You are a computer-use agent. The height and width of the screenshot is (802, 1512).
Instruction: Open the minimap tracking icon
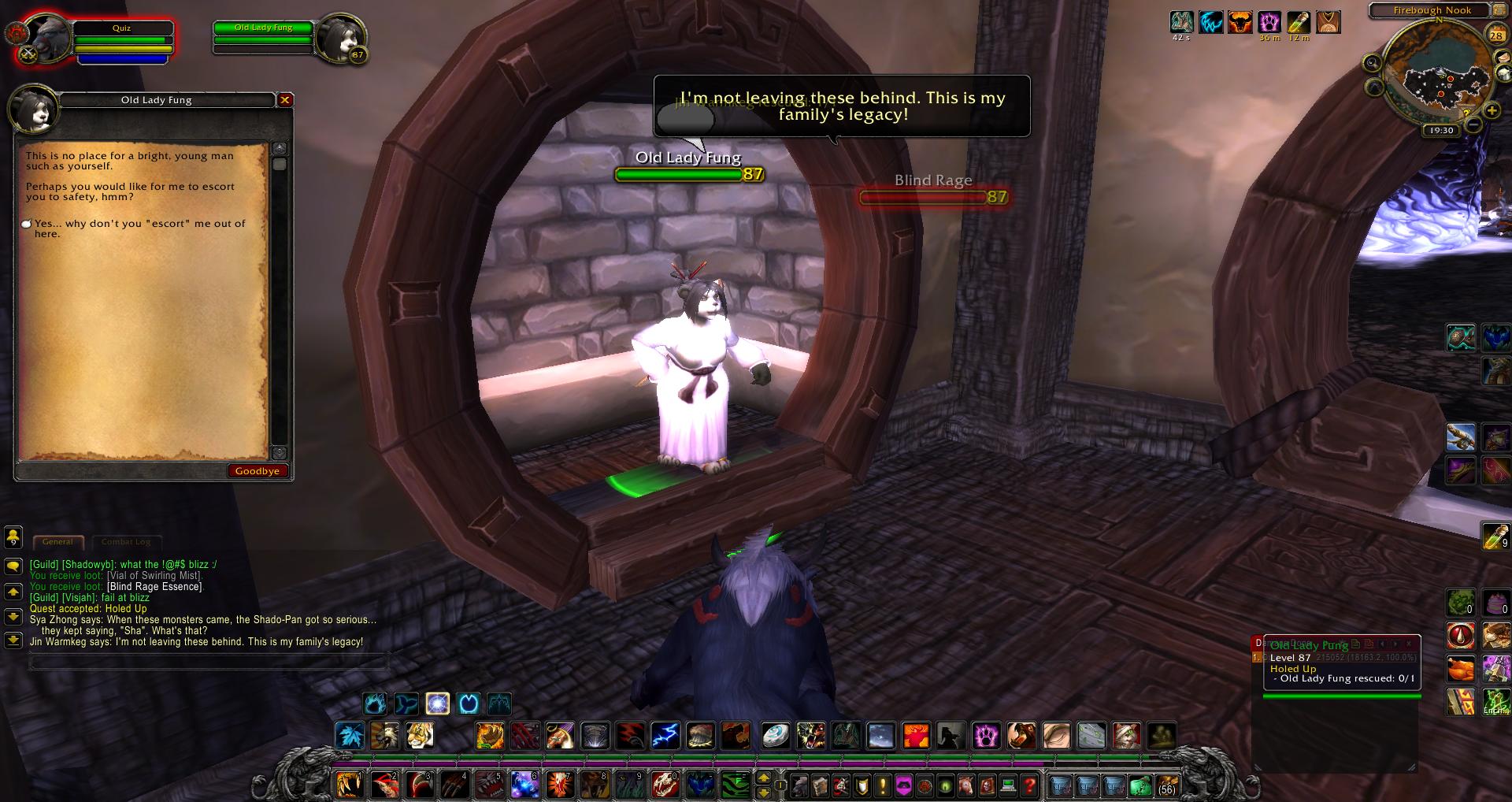(1373, 63)
